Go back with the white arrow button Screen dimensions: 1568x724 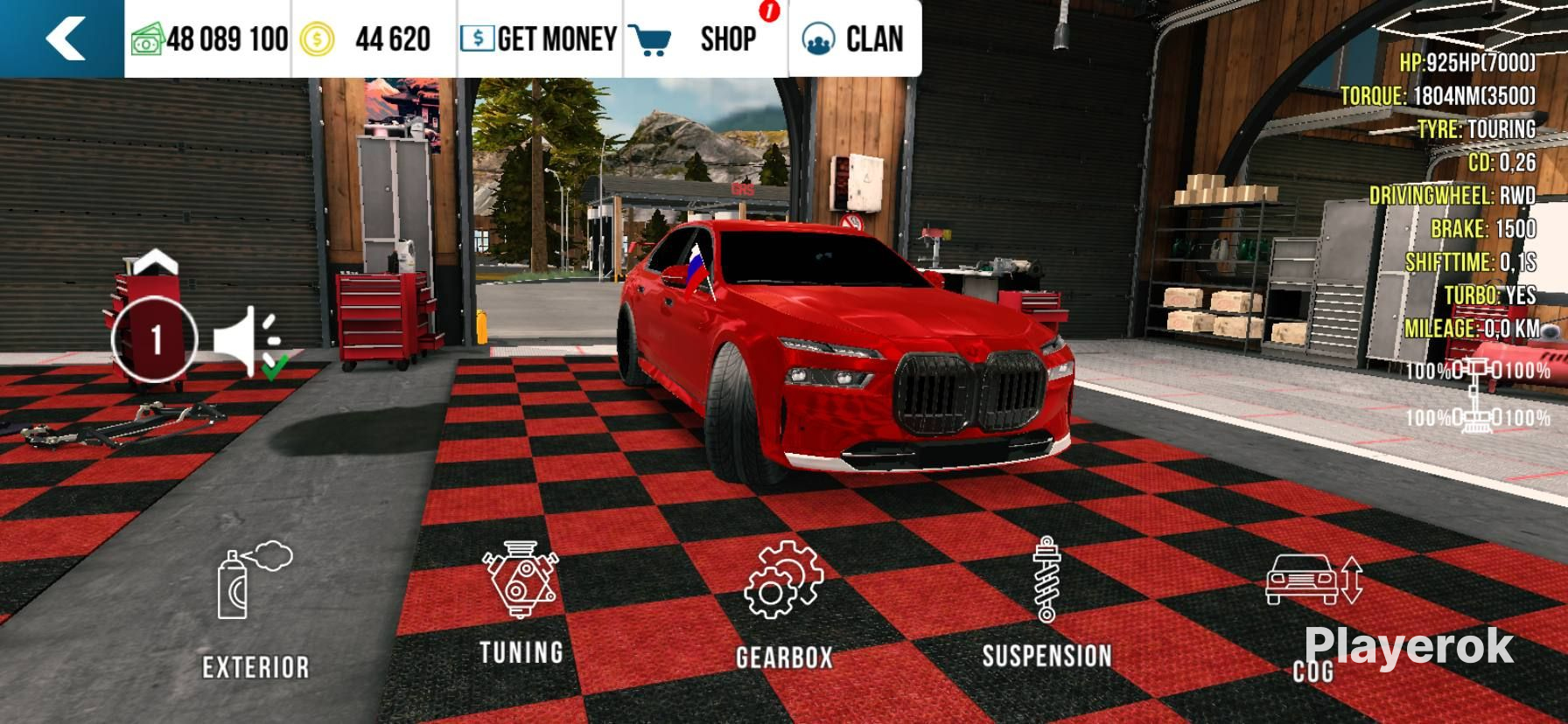pos(63,38)
